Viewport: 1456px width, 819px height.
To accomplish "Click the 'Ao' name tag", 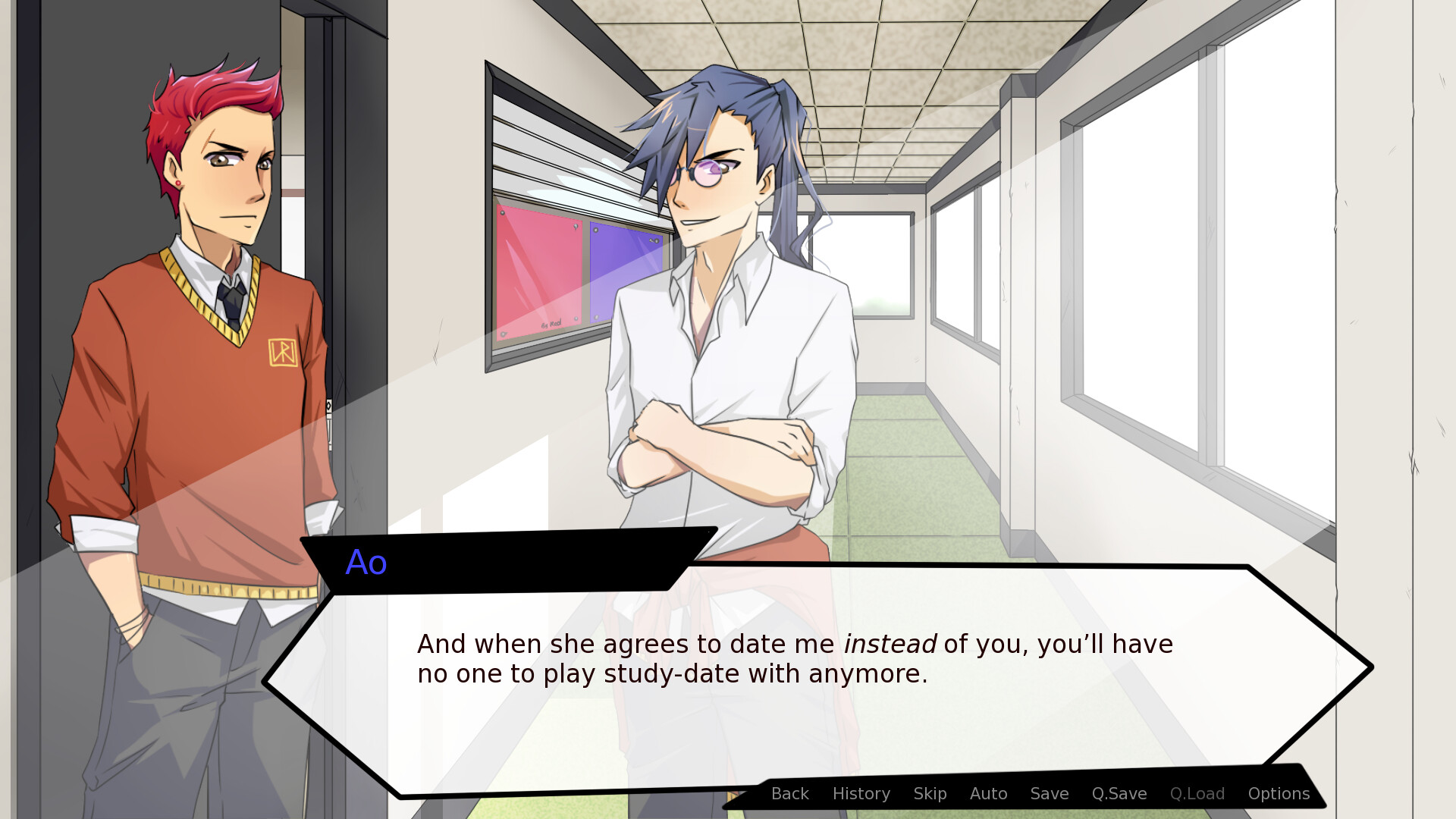I will pos(366,563).
